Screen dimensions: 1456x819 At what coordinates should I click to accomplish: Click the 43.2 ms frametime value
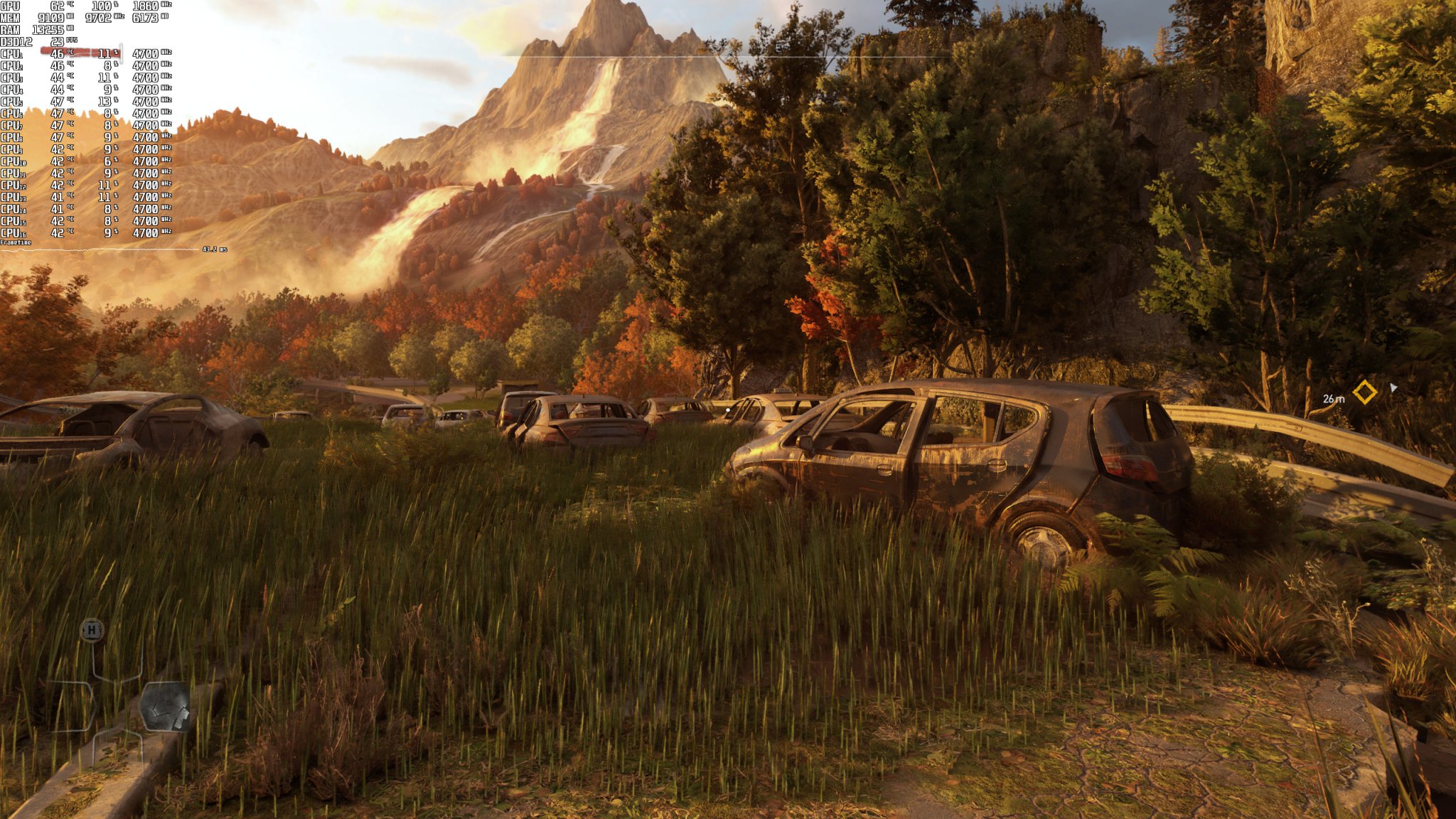tap(211, 249)
